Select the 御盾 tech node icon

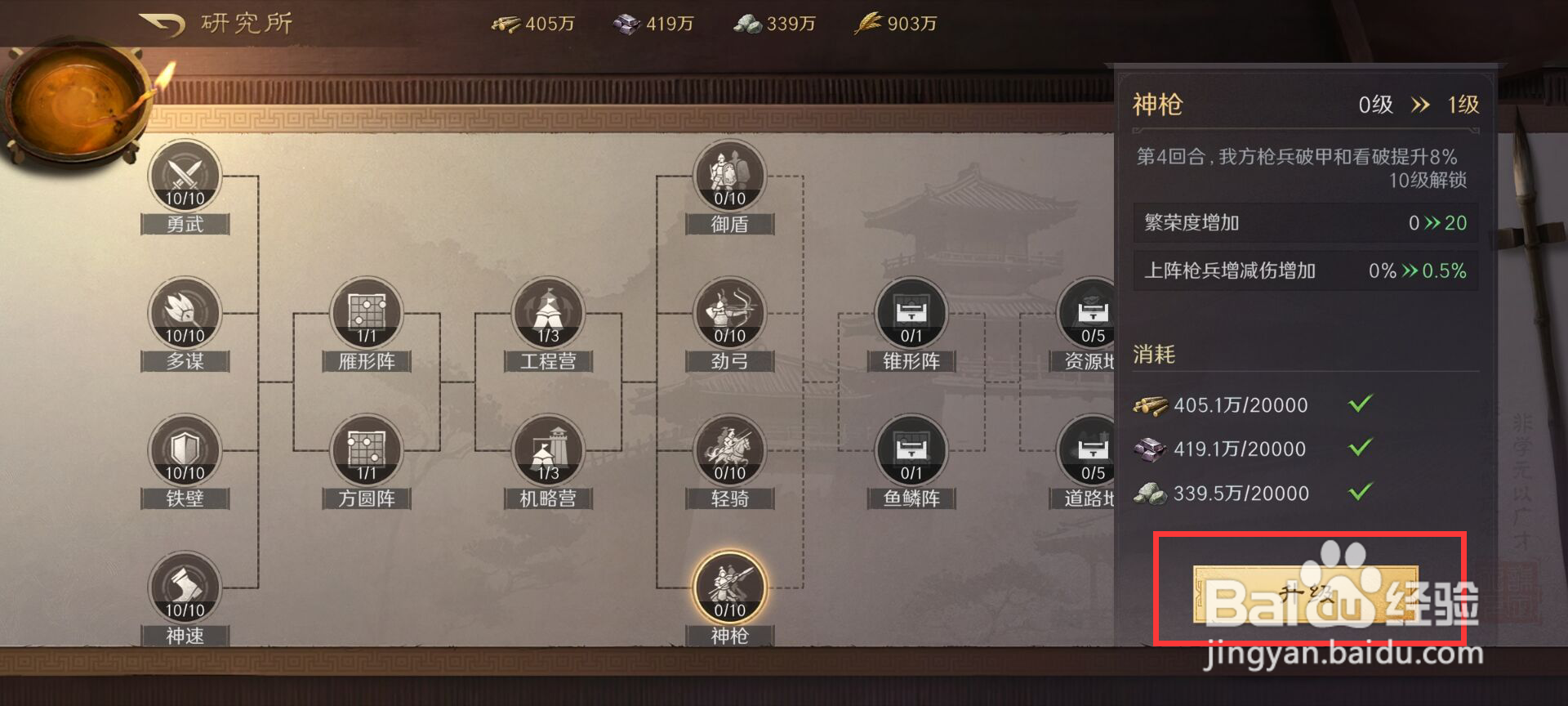click(729, 176)
